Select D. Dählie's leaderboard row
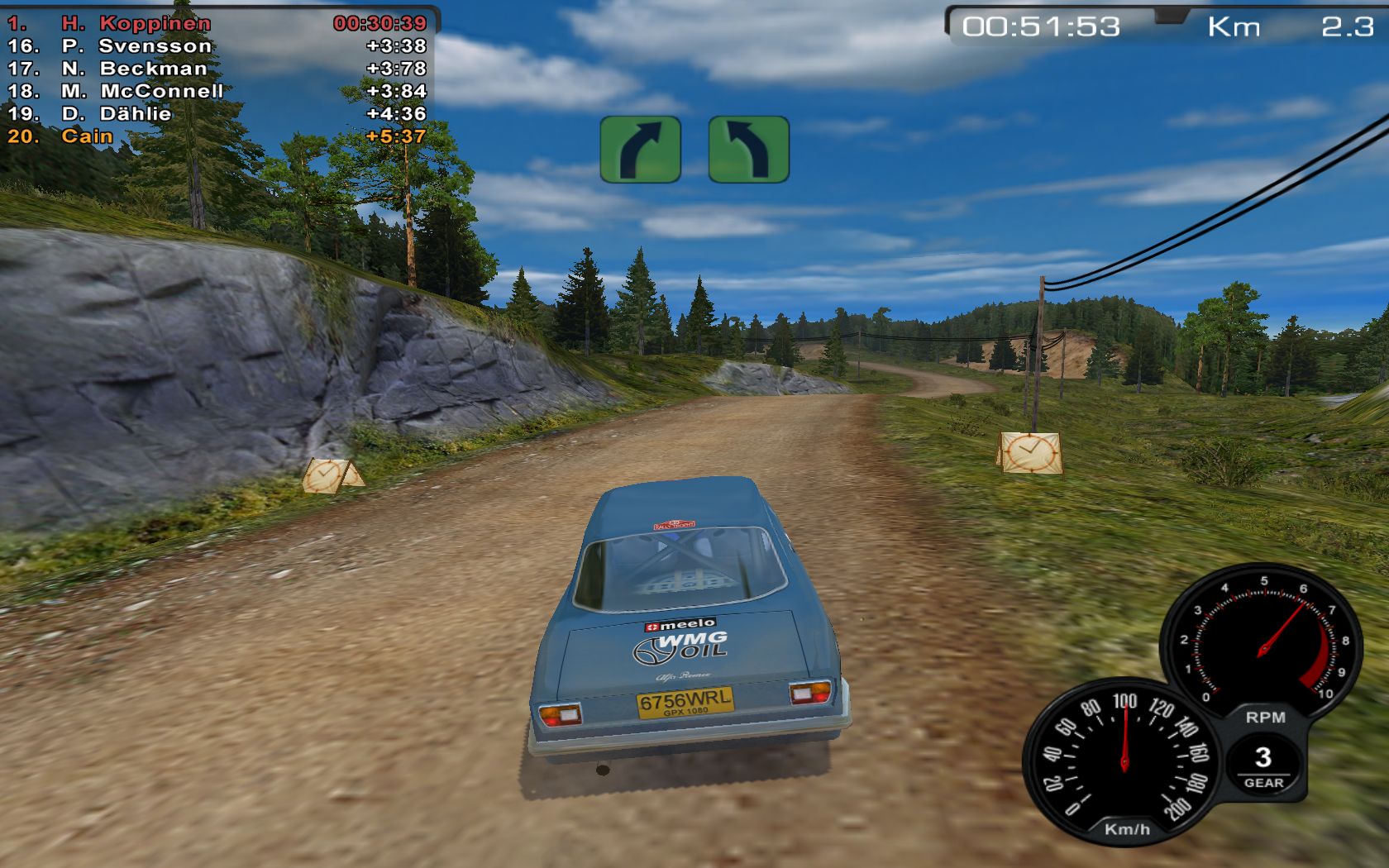Screen dimensions: 1389x868 (x=217, y=113)
